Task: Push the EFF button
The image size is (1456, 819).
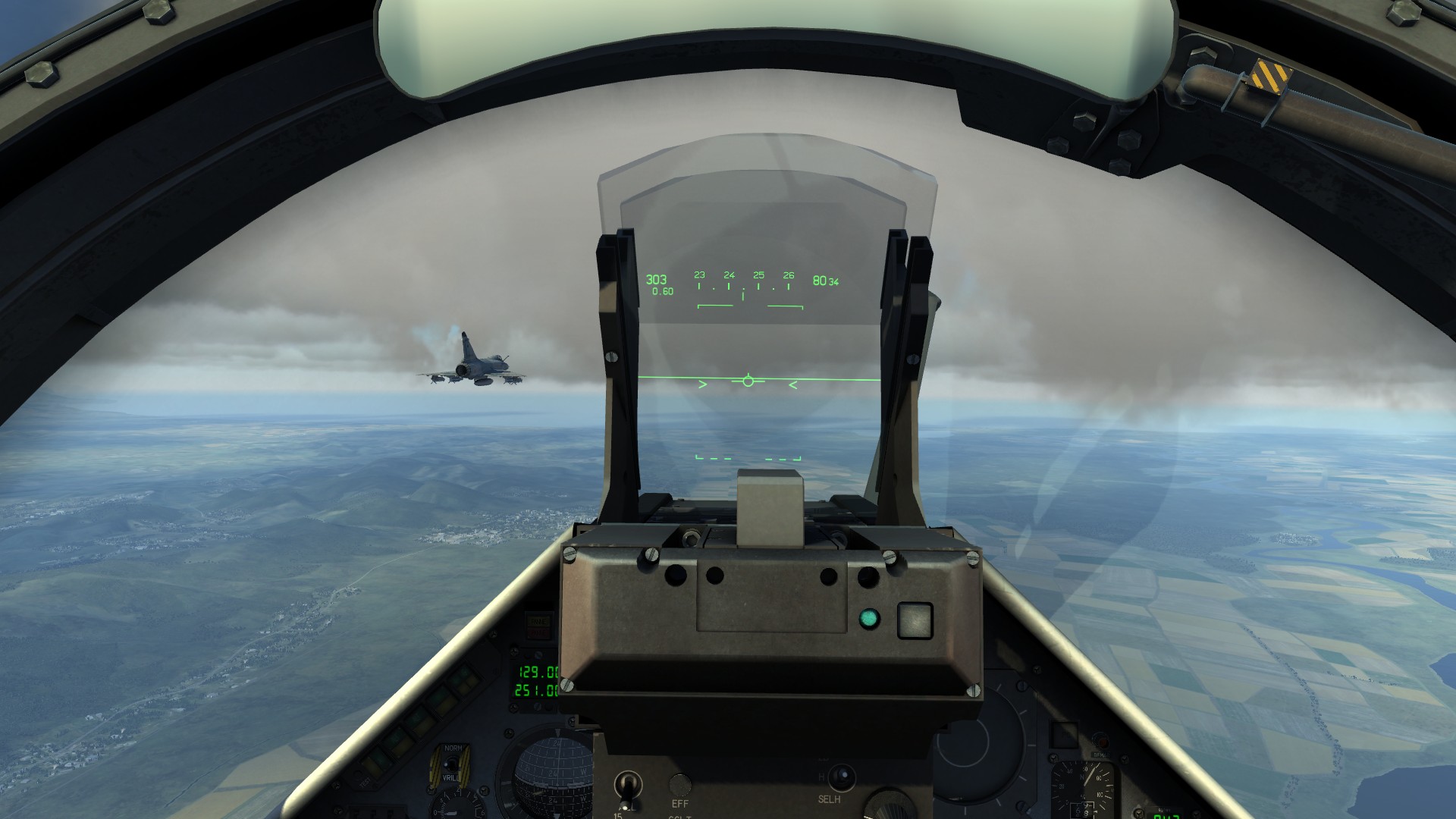Action: coord(680,784)
